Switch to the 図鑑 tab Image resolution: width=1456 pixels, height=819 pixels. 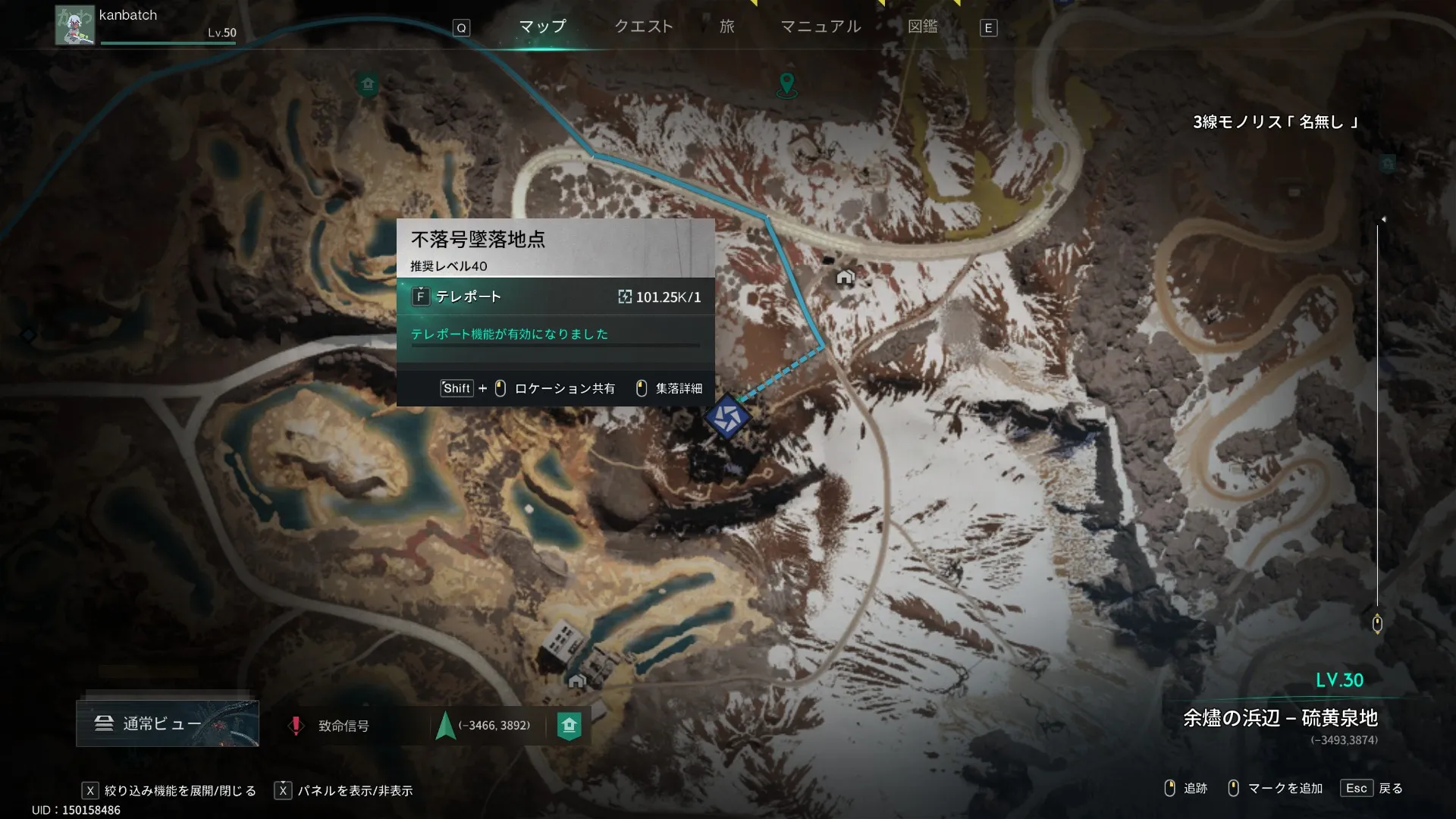(922, 27)
